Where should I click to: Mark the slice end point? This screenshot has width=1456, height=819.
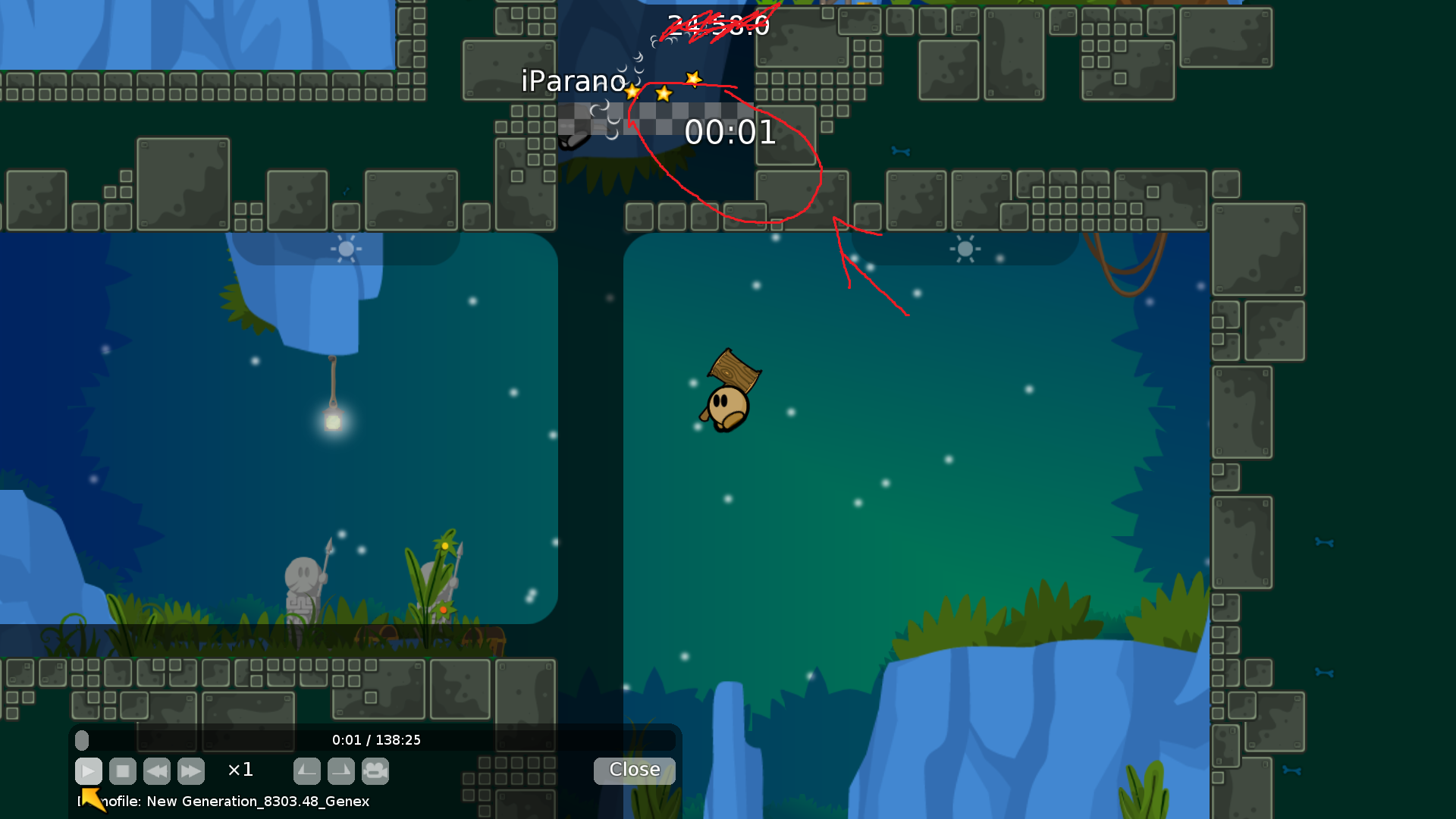(x=341, y=771)
